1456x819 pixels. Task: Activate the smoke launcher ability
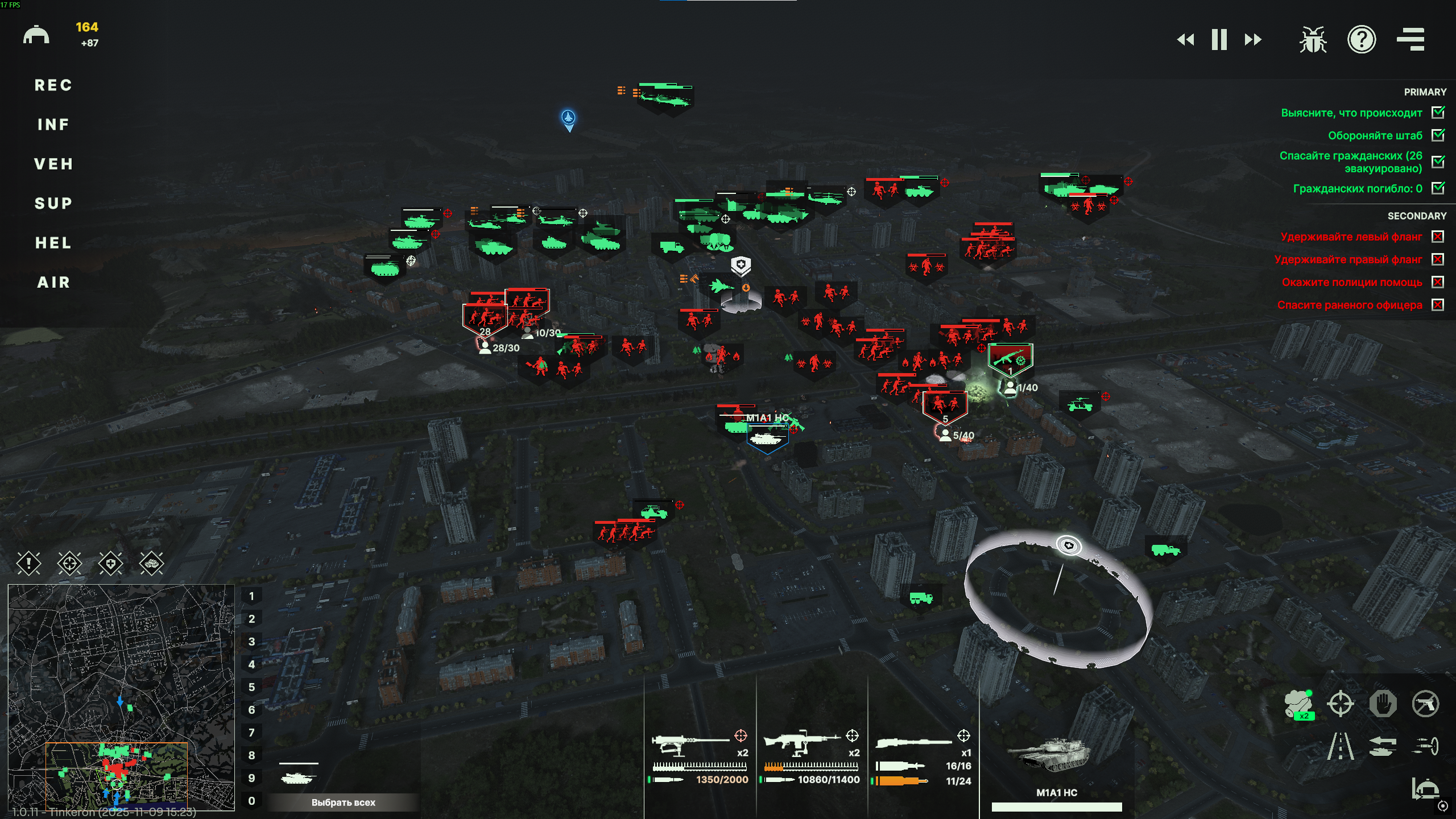pyautogui.click(x=1298, y=704)
